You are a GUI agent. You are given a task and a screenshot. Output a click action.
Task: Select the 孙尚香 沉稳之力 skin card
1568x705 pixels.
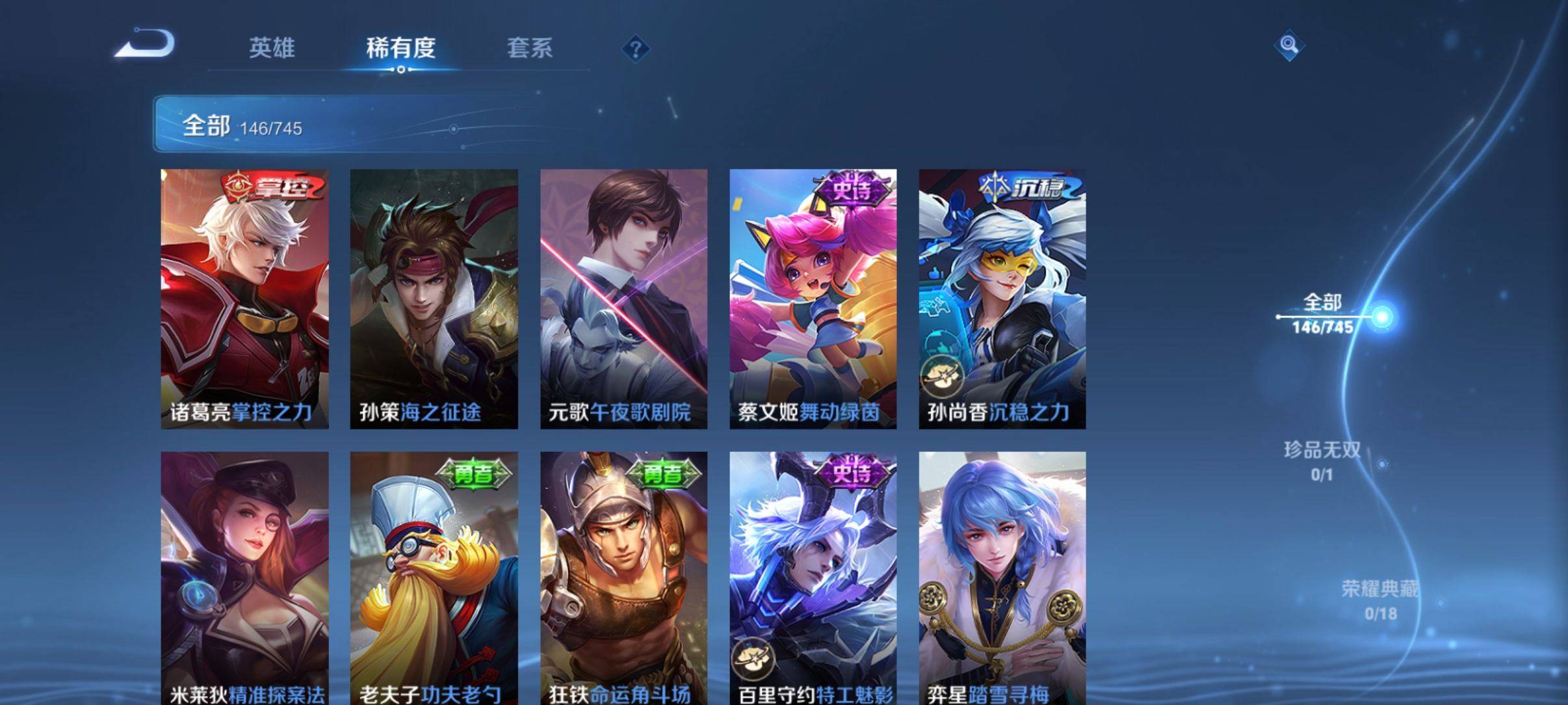pyautogui.click(x=1002, y=299)
